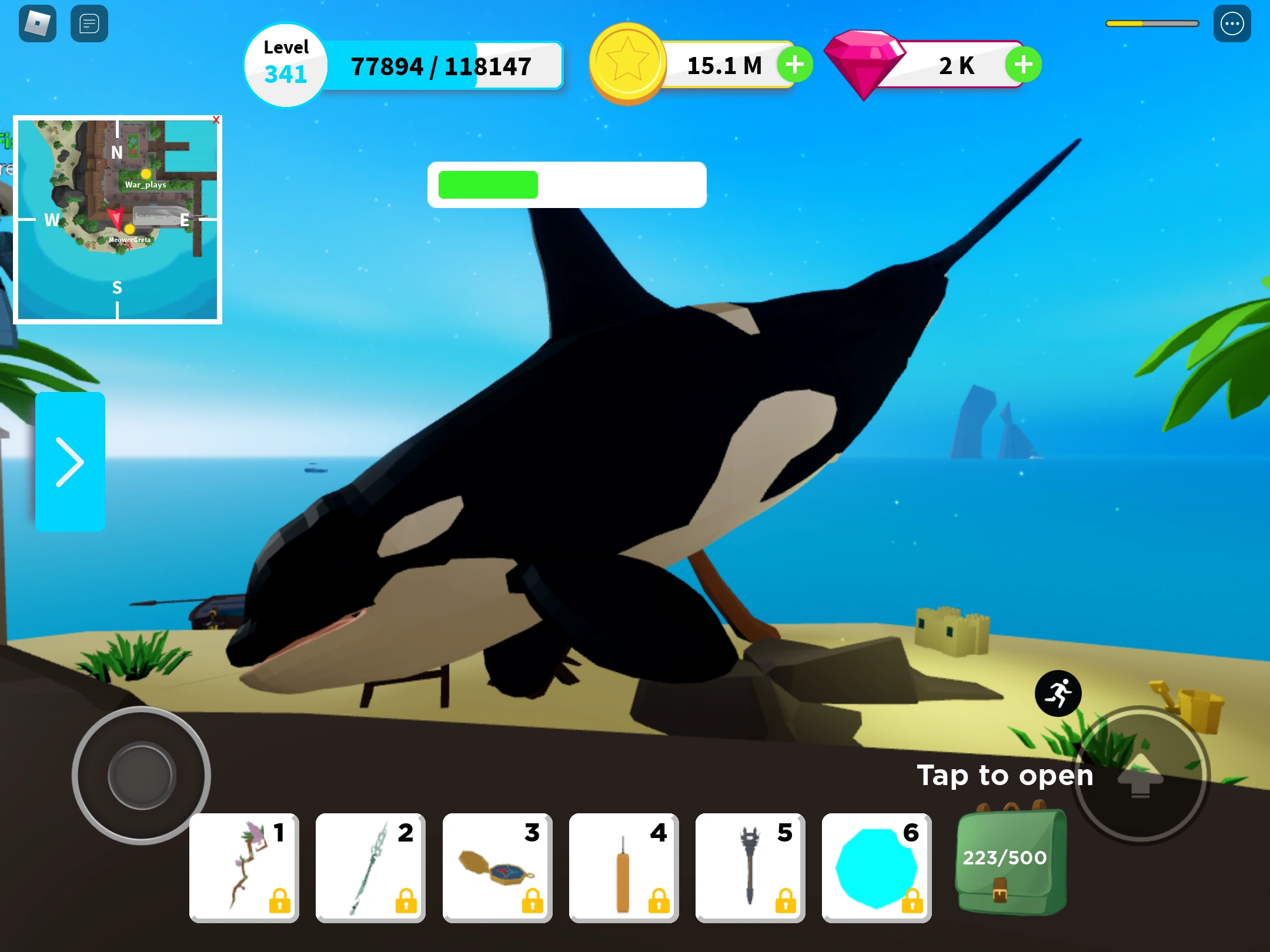The width and height of the screenshot is (1270, 952).
Task: Open the Roblox home menu
Action: (x=36, y=24)
